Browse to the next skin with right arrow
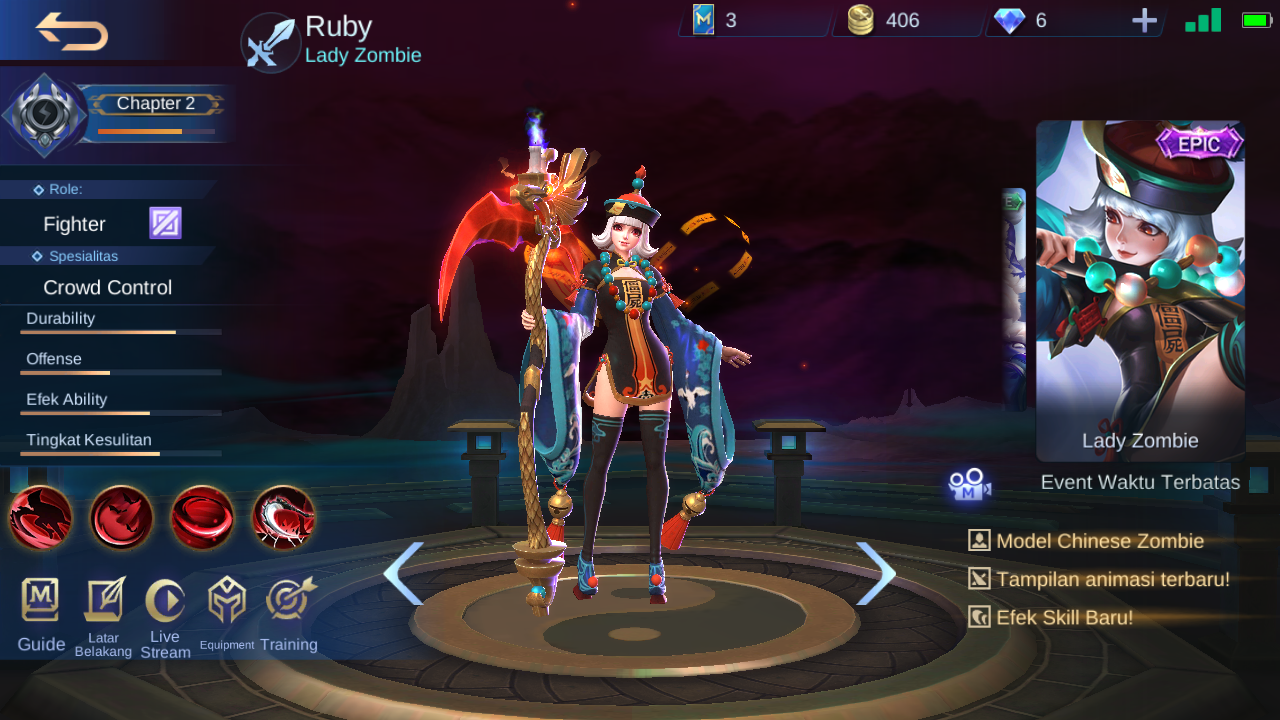 click(876, 571)
